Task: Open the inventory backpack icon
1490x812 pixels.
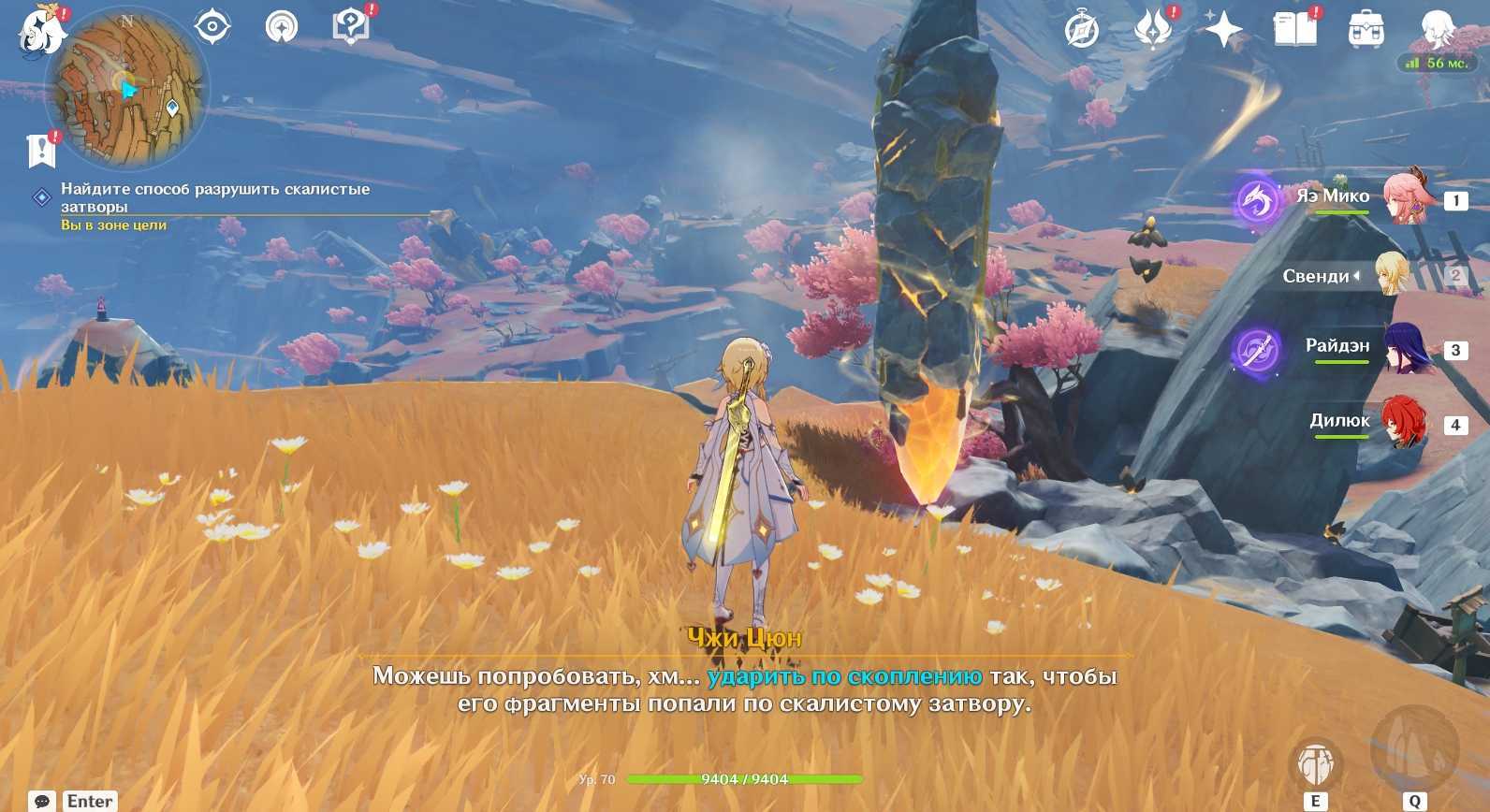Action: coord(1366,30)
